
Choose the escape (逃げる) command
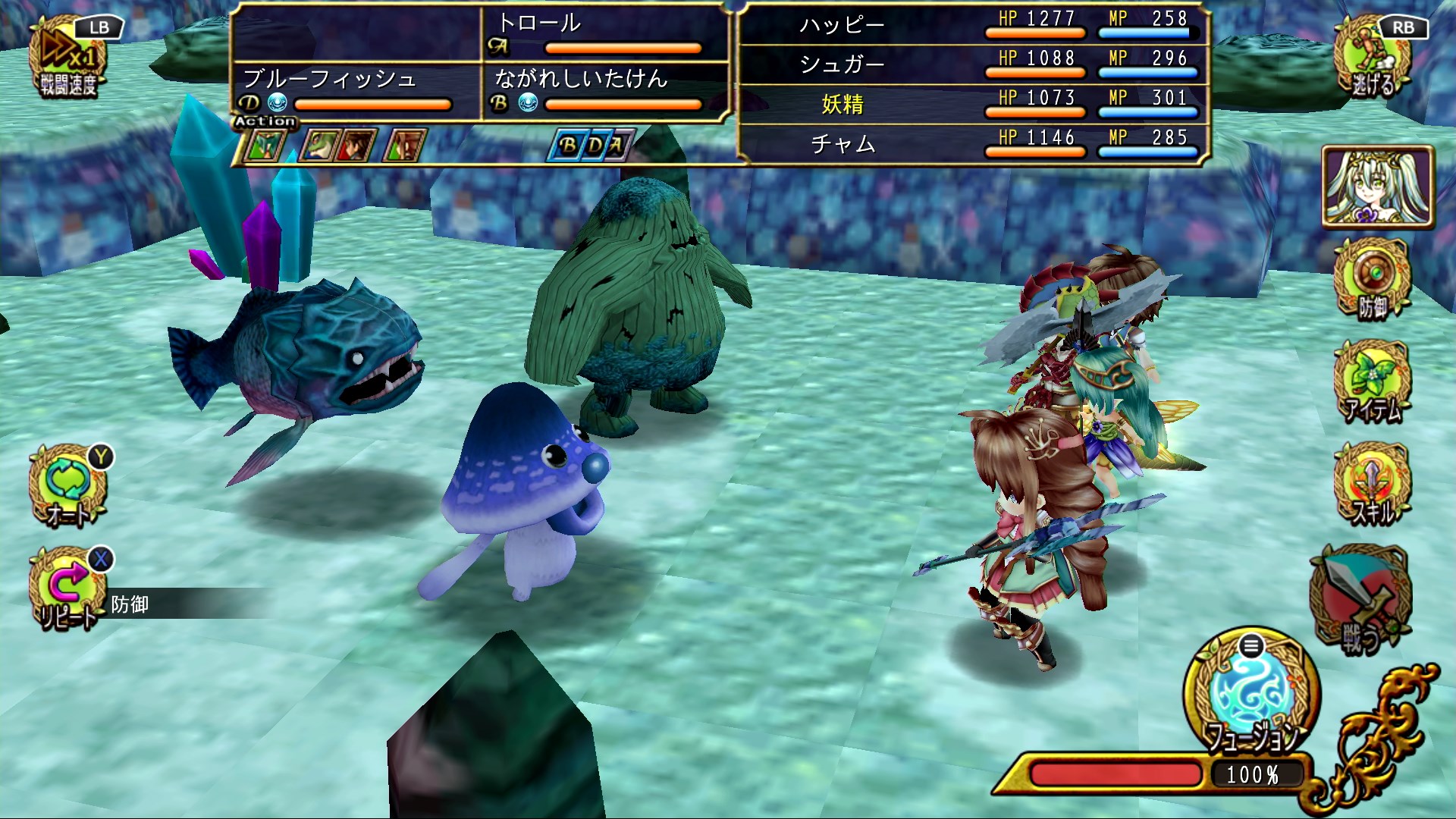pos(1373,62)
